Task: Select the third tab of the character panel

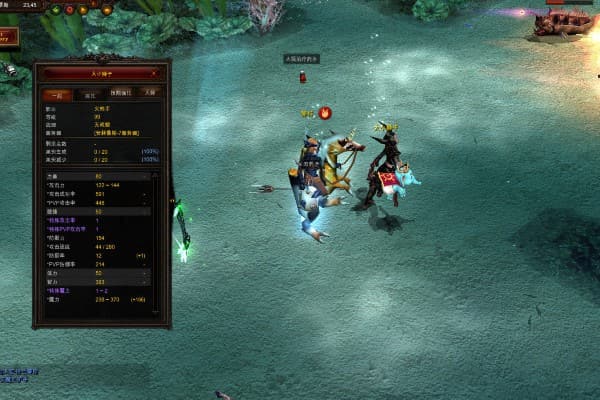Action: 120,93
